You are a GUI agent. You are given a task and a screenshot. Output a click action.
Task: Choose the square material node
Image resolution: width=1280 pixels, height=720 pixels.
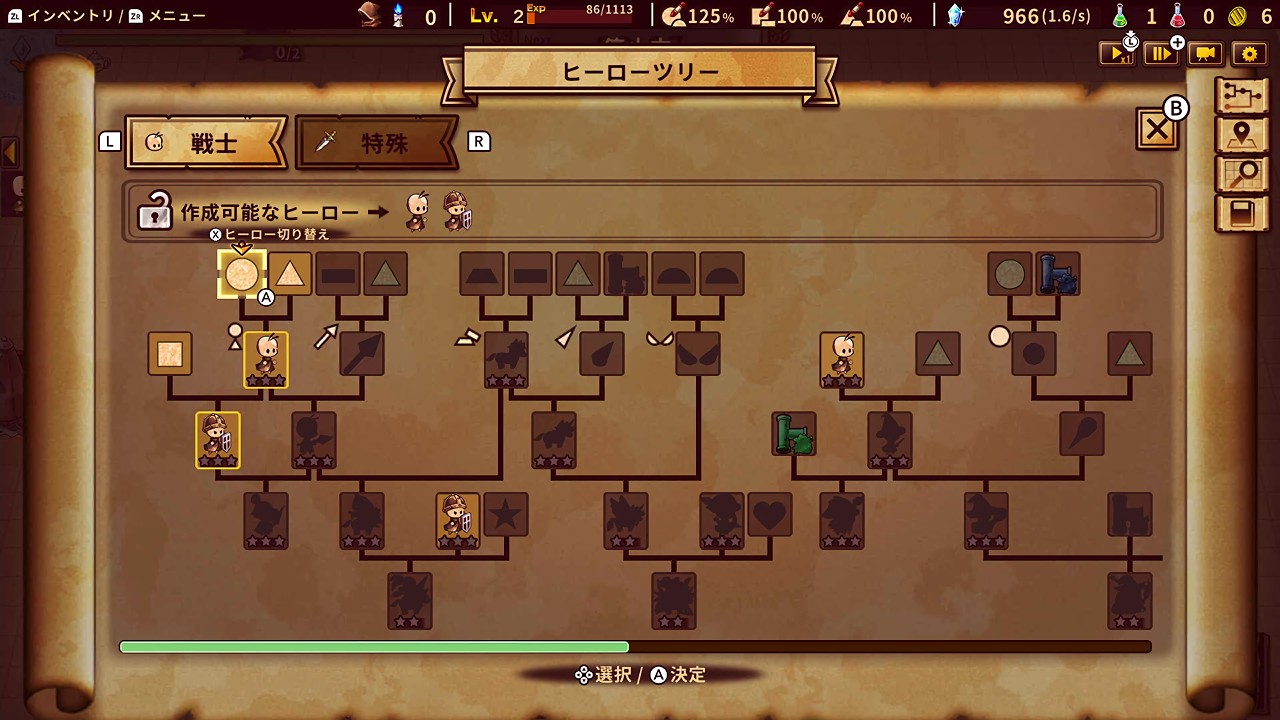[x=169, y=354]
